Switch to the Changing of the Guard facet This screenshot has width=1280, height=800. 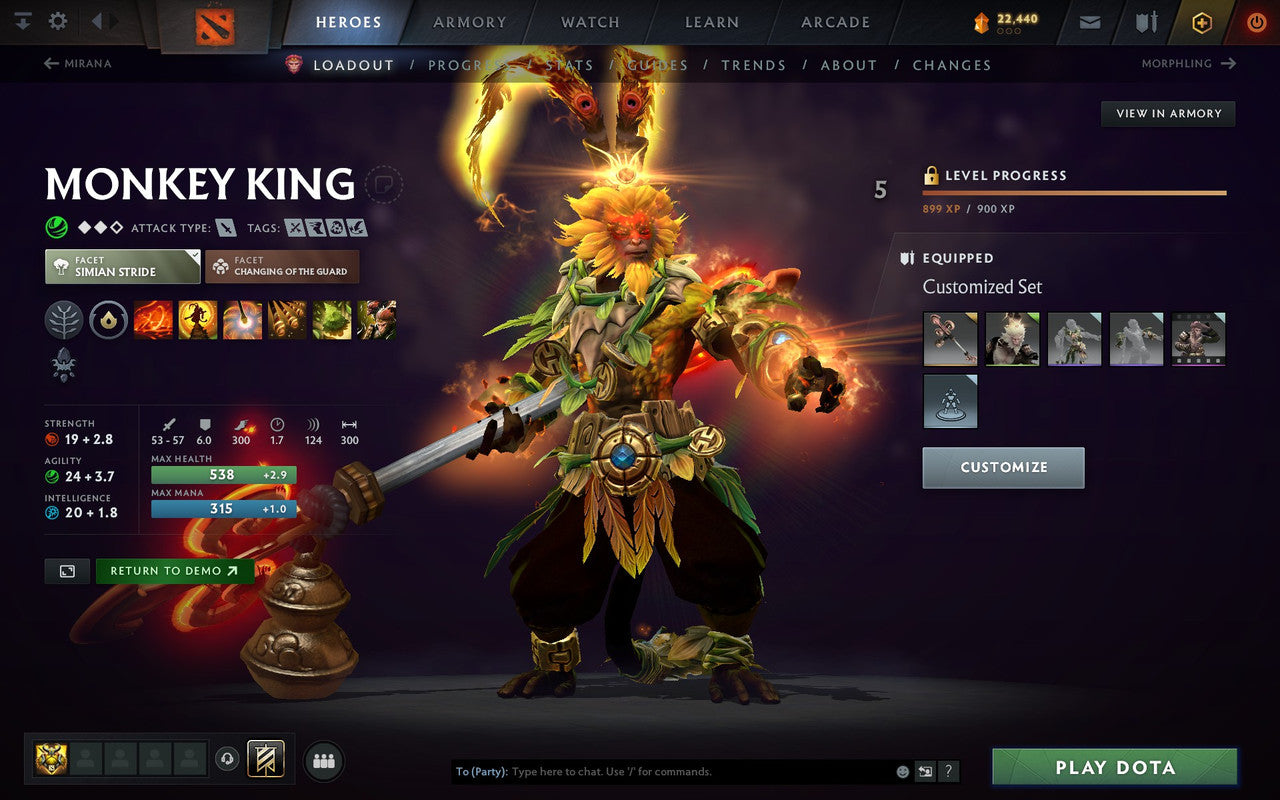pyautogui.click(x=281, y=266)
